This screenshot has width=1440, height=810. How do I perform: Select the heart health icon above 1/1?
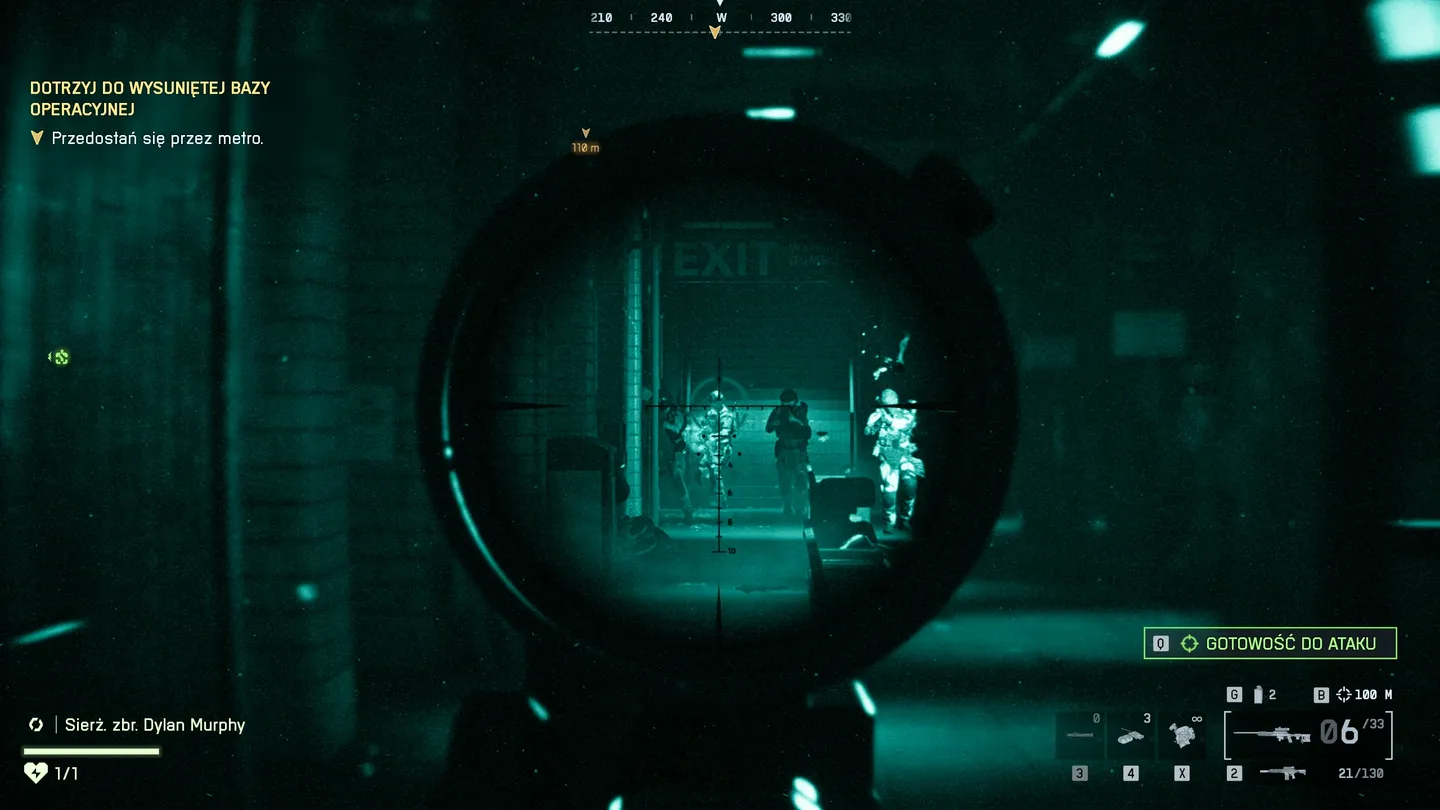tap(38, 772)
